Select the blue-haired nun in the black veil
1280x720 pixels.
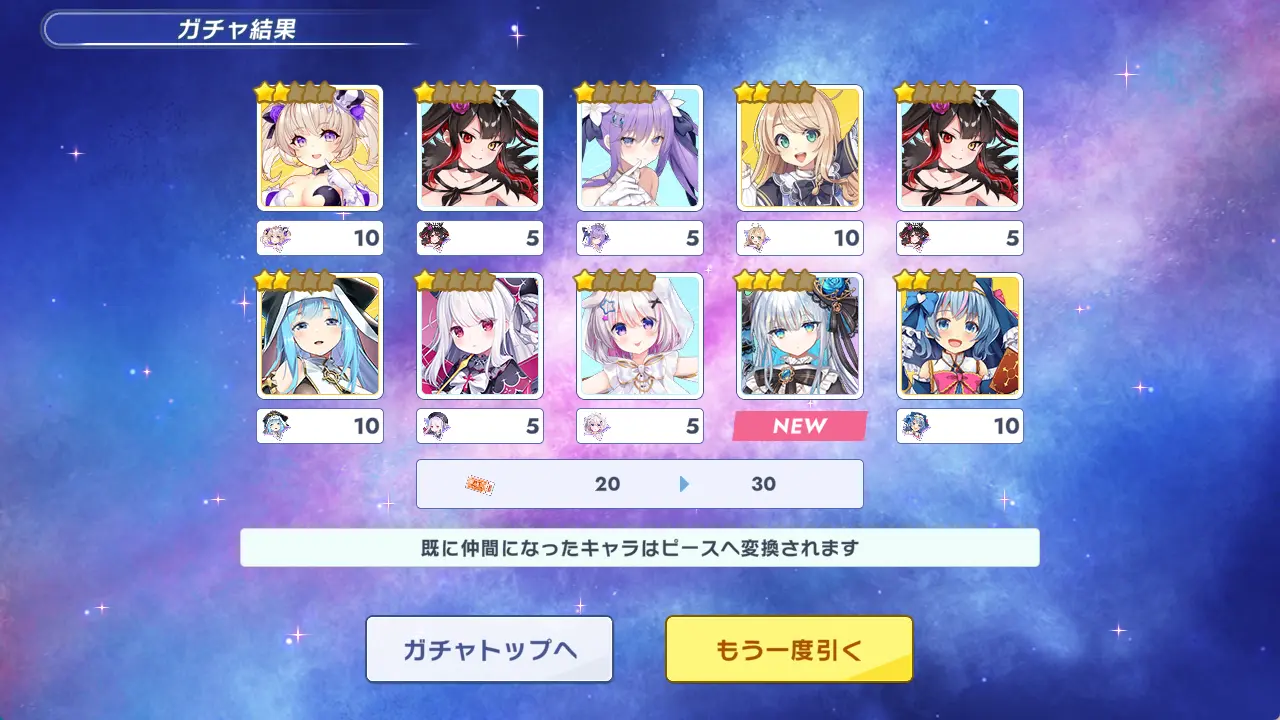pyautogui.click(x=320, y=336)
